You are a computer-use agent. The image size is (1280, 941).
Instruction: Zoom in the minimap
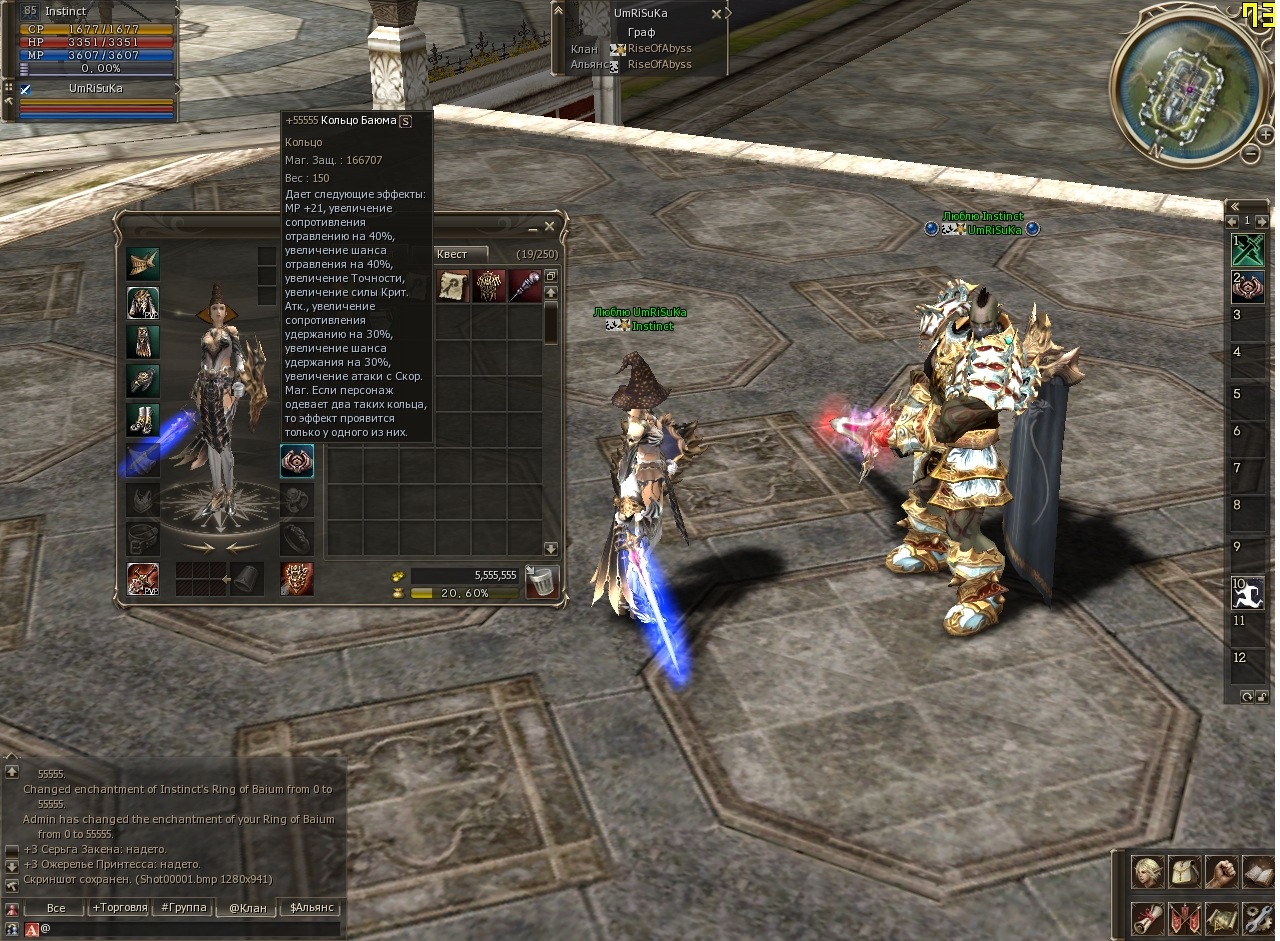click(1266, 134)
